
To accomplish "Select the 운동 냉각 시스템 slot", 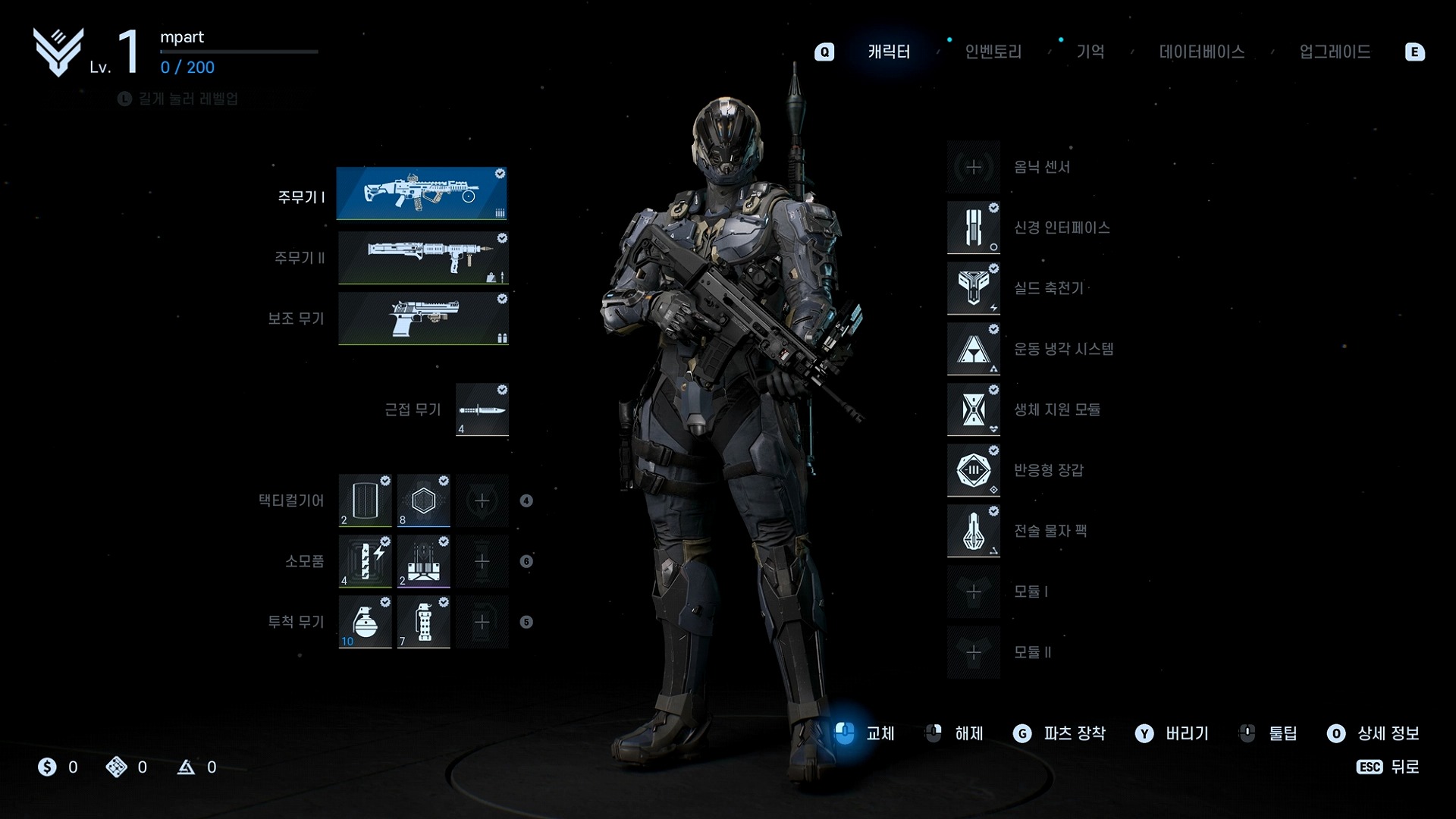I will 974,349.
